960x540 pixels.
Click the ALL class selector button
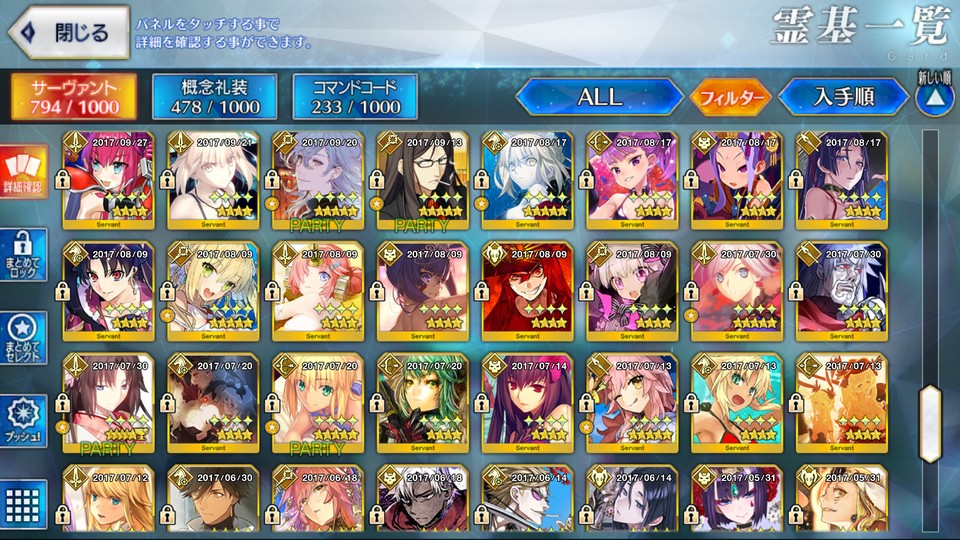point(599,97)
